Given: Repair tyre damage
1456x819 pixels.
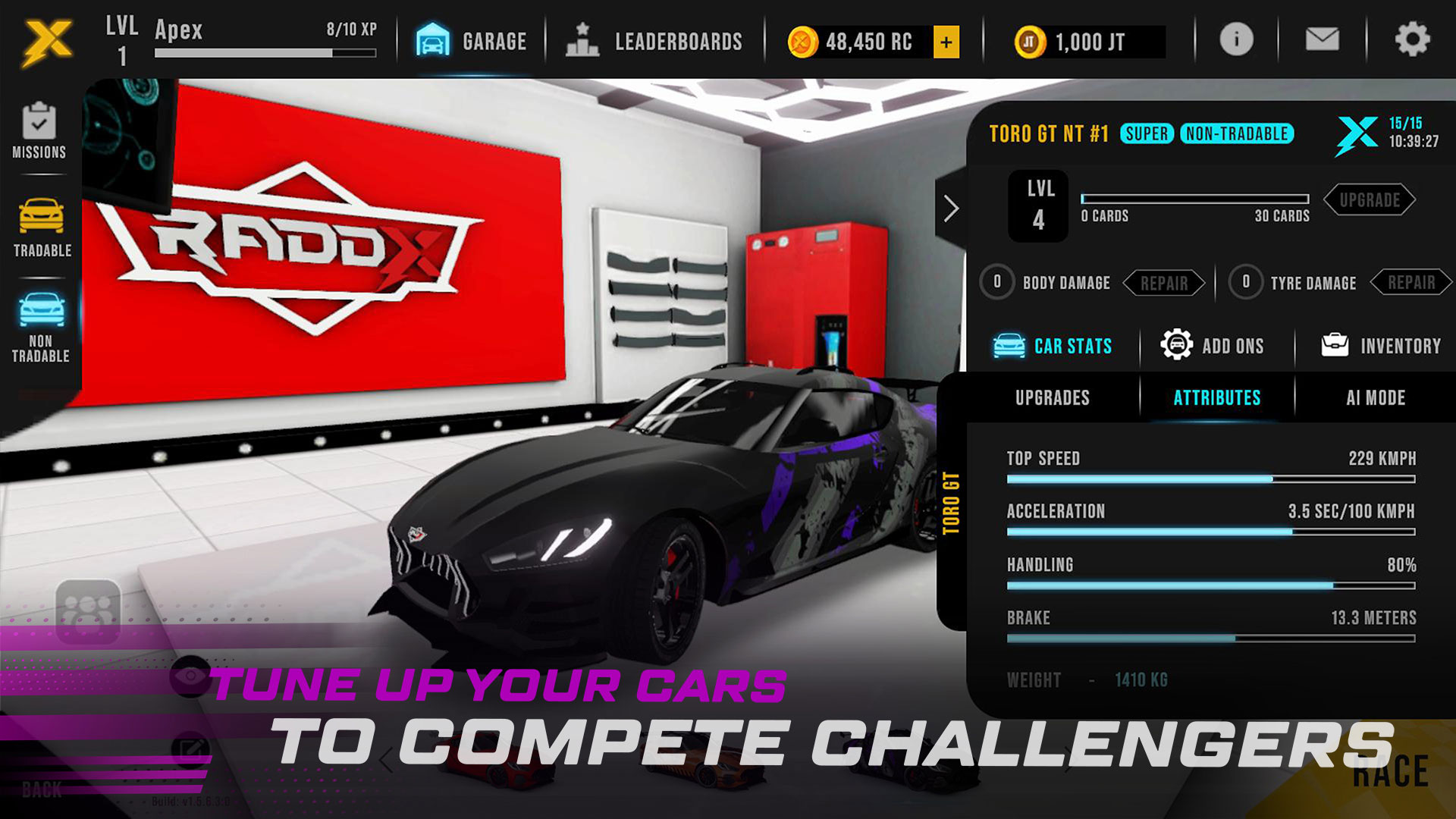Looking at the screenshot, I should 1411,283.
